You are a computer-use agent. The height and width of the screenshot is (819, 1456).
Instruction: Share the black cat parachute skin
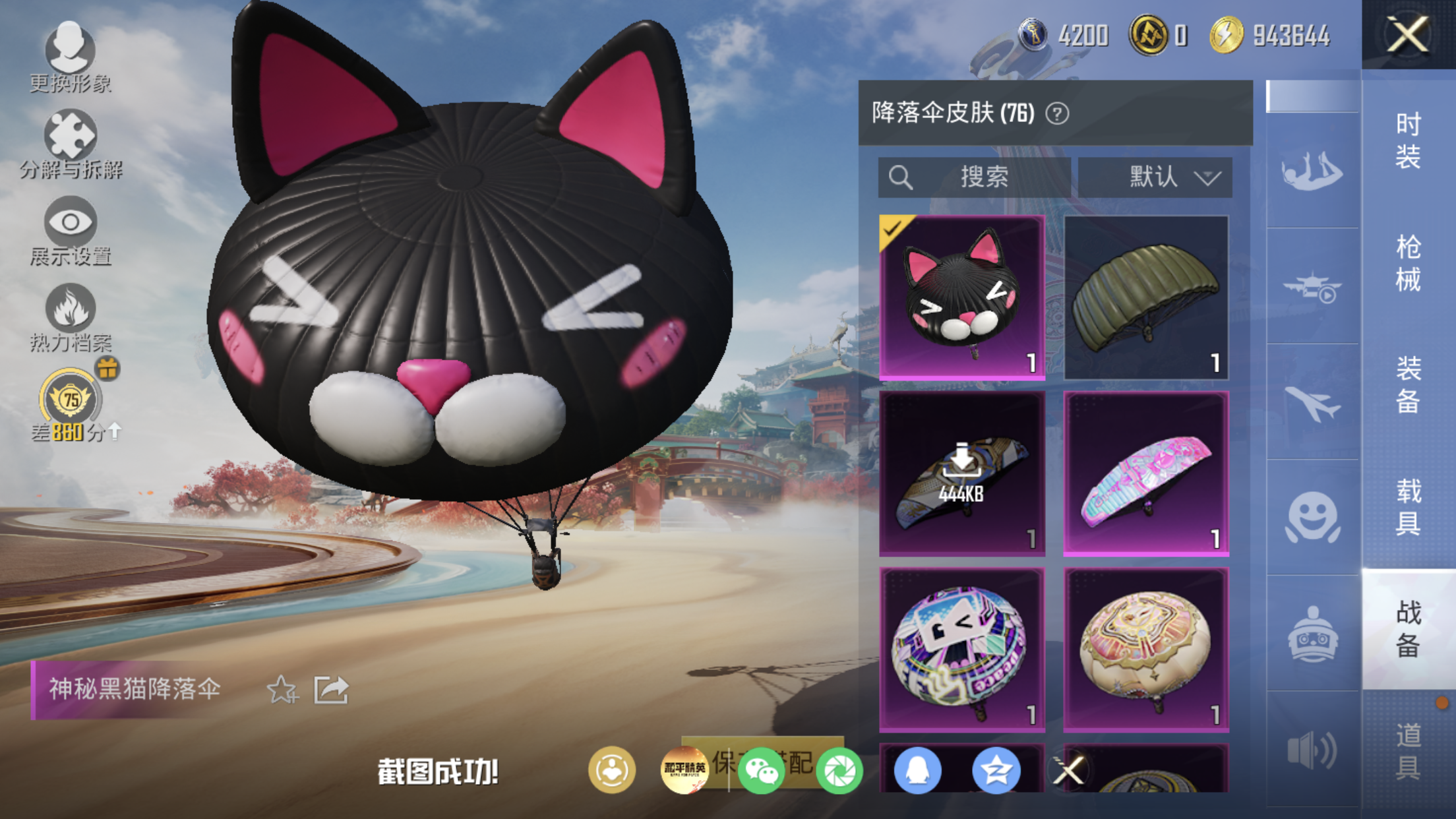click(x=330, y=690)
